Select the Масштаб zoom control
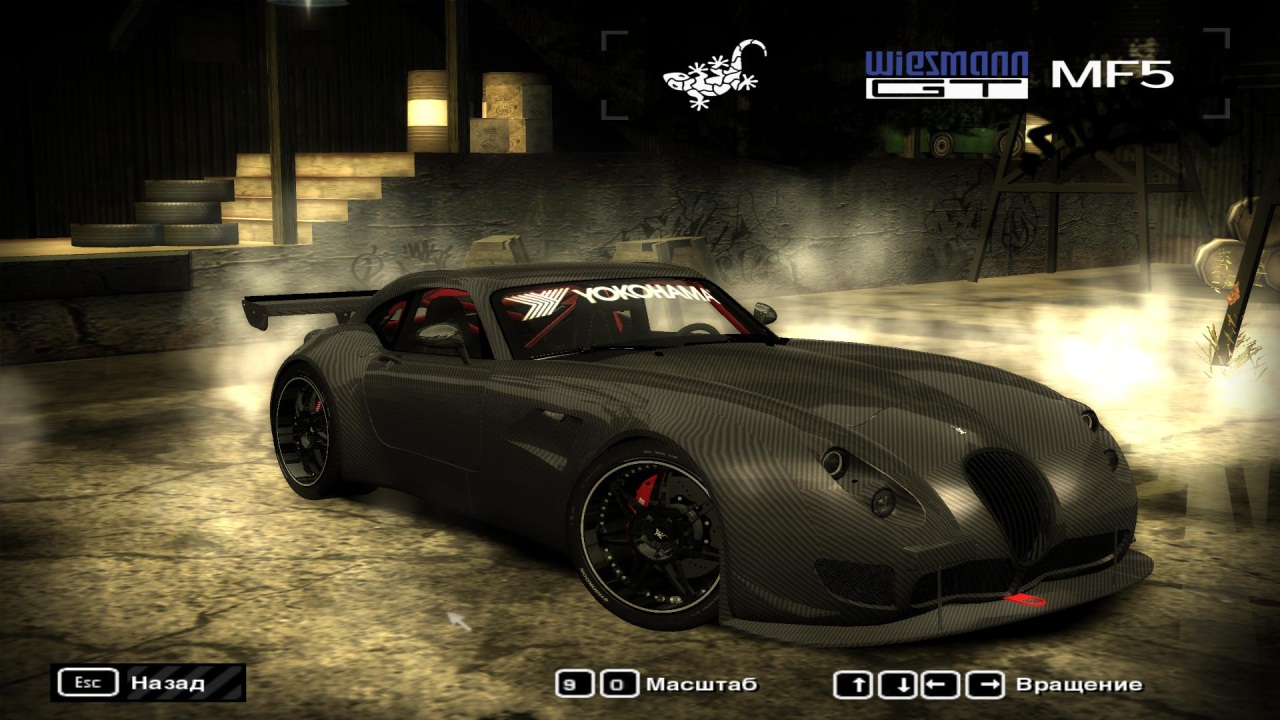This screenshot has height=720, width=1280. point(657,685)
